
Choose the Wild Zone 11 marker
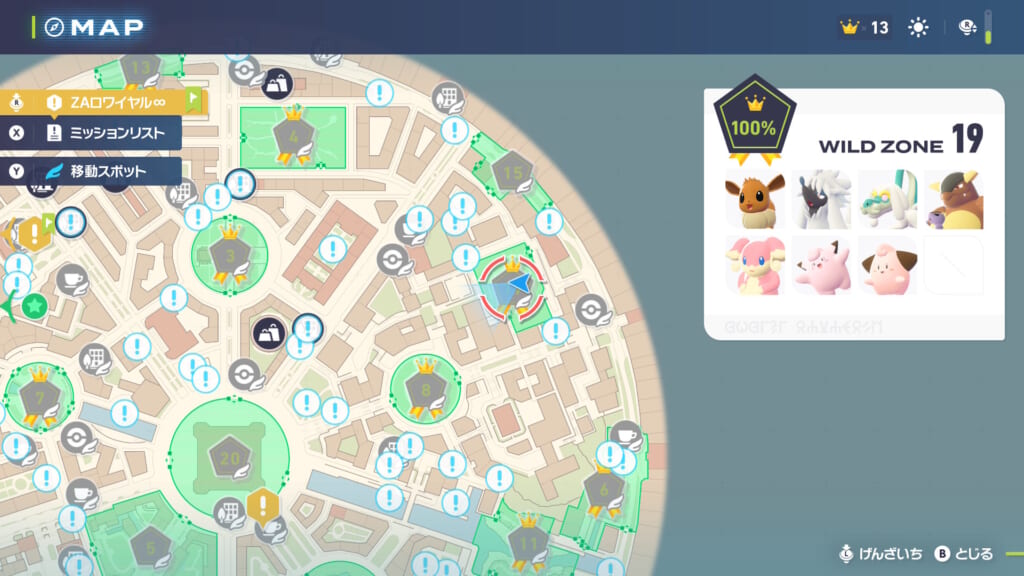coord(527,544)
